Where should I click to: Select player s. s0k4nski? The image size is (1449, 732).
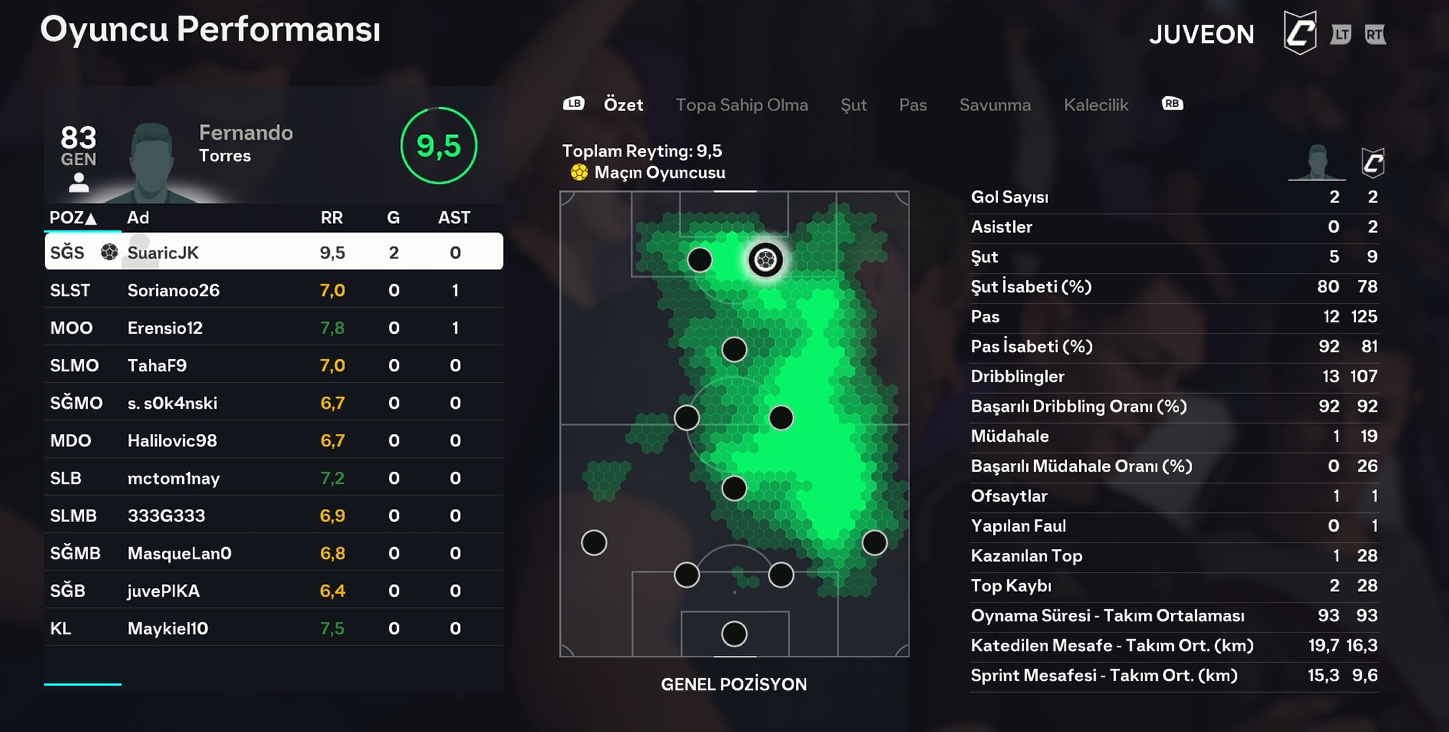coord(273,403)
